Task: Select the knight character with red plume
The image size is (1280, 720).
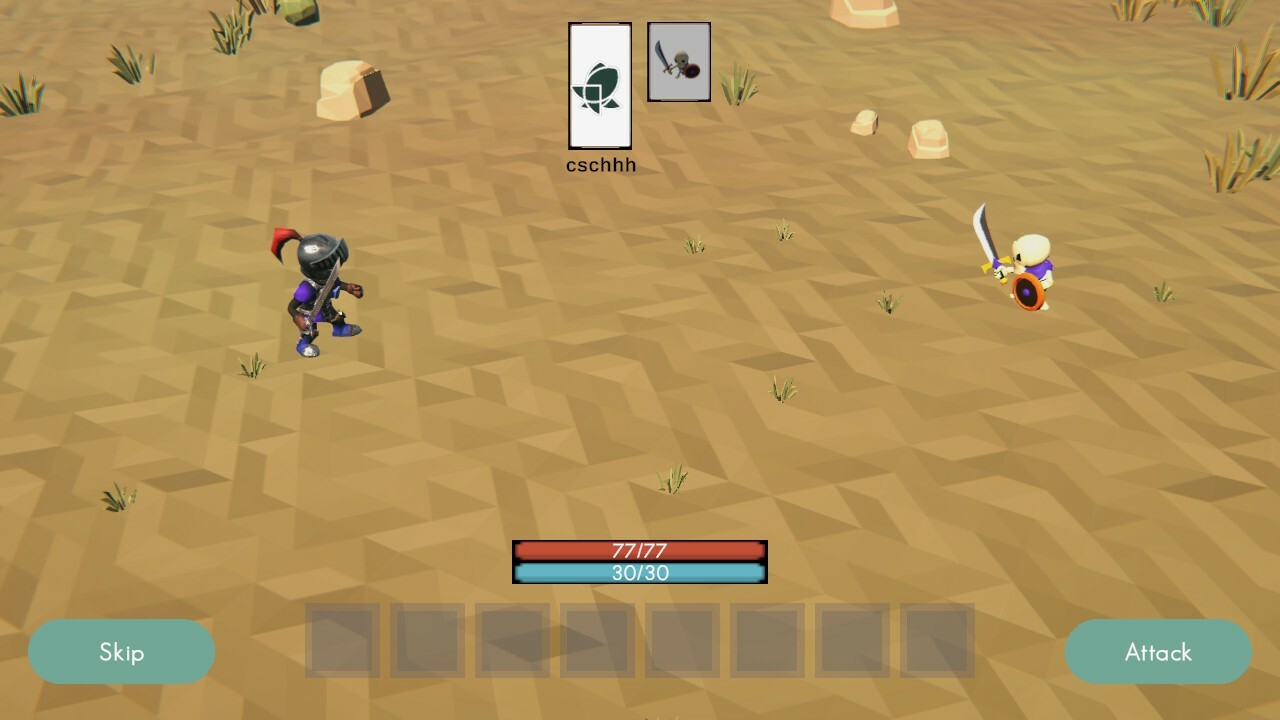Action: (318, 290)
